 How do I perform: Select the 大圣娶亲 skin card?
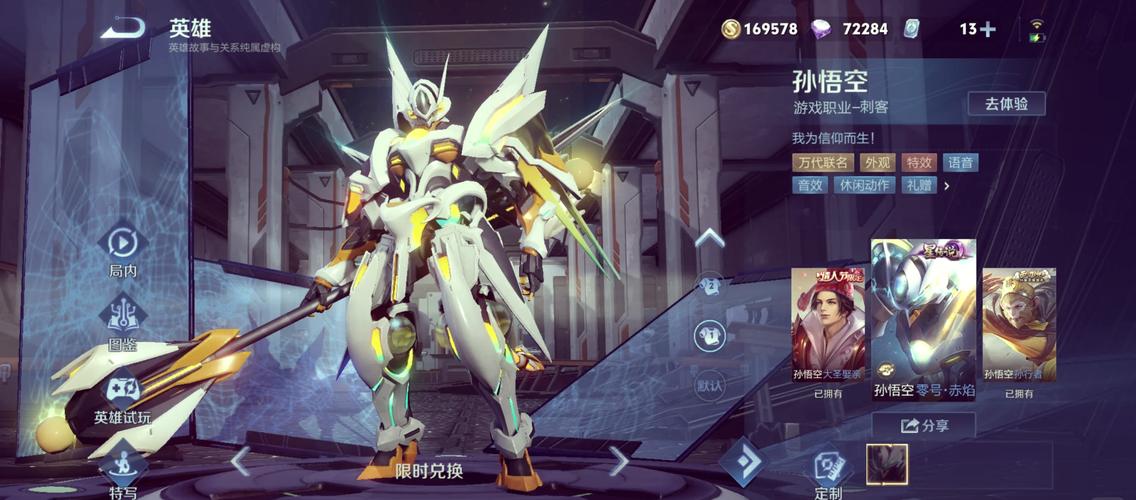pos(828,327)
